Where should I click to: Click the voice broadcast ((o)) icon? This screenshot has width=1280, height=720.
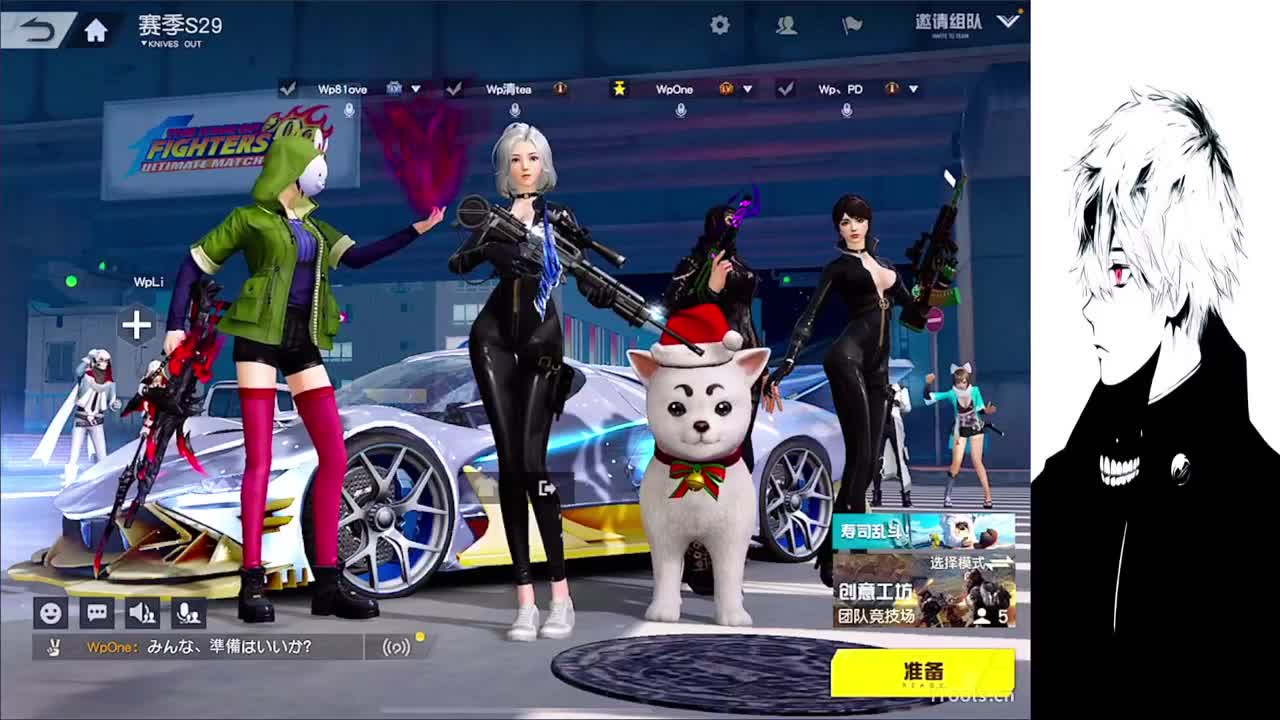tap(395, 647)
